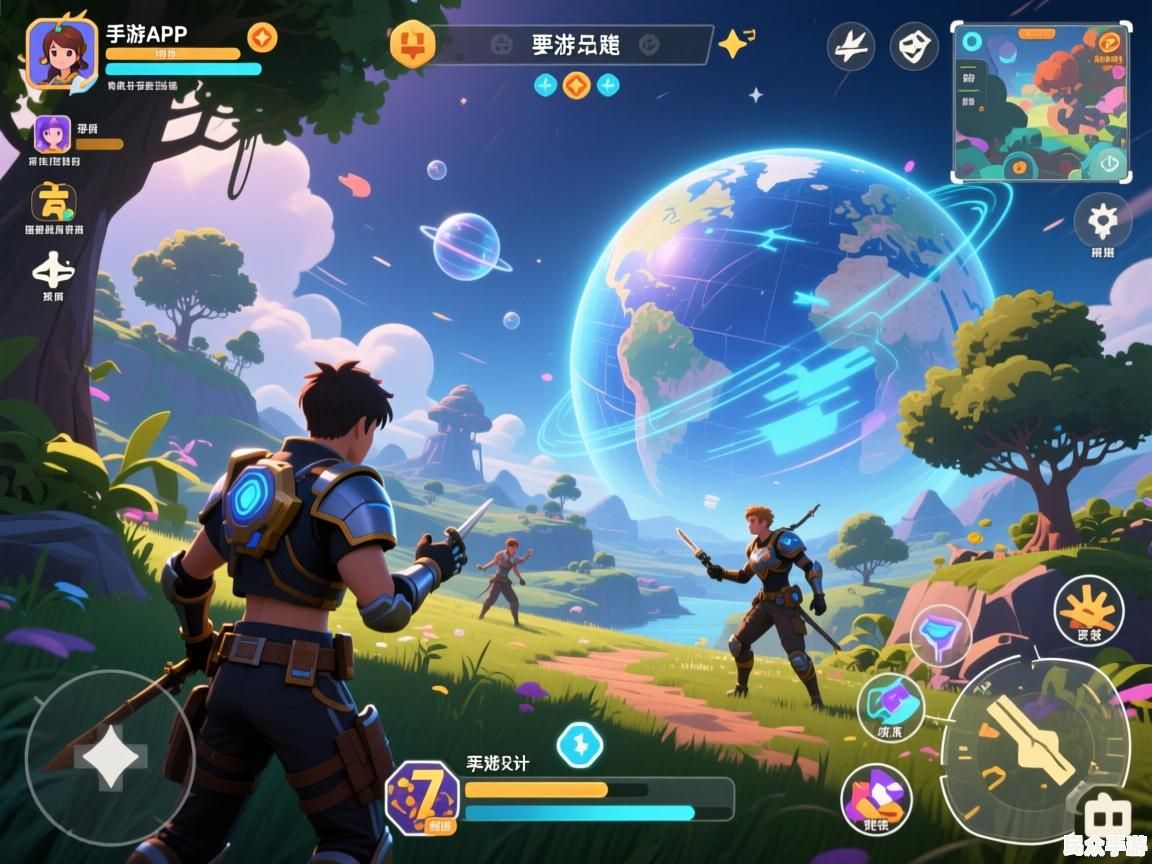
Task: Use the blue funnel ability
Action: point(938,634)
